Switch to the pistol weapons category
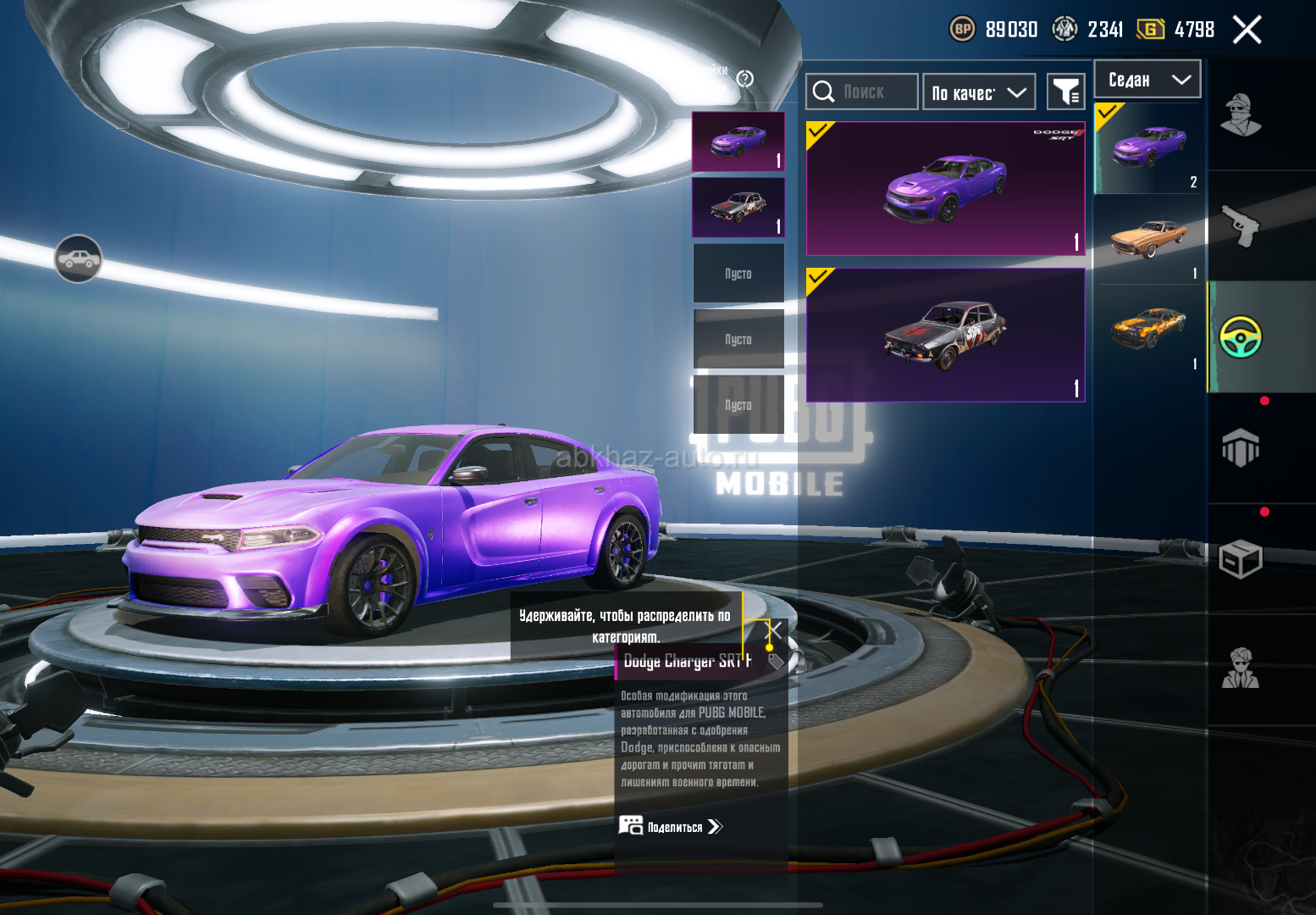 pos(1241,225)
